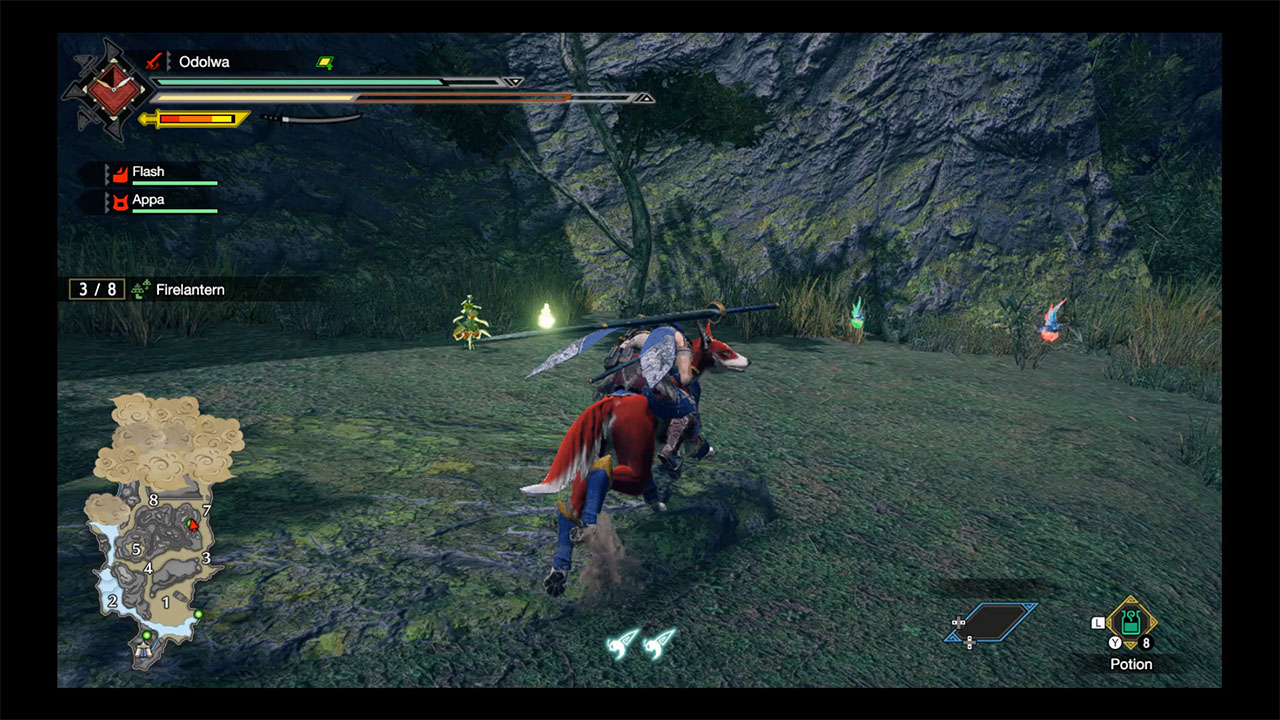Click the corner arrow of the action slot panel
This screenshot has width=1280, height=720.
1030,605
